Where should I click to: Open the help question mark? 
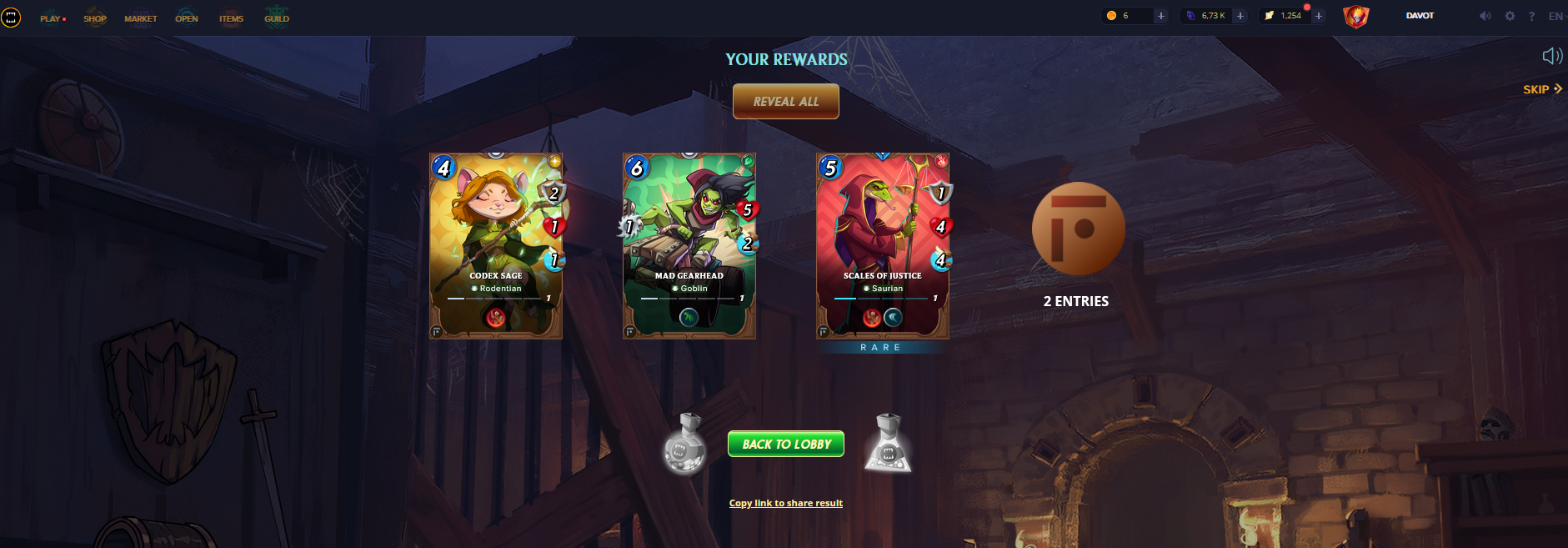(1531, 16)
